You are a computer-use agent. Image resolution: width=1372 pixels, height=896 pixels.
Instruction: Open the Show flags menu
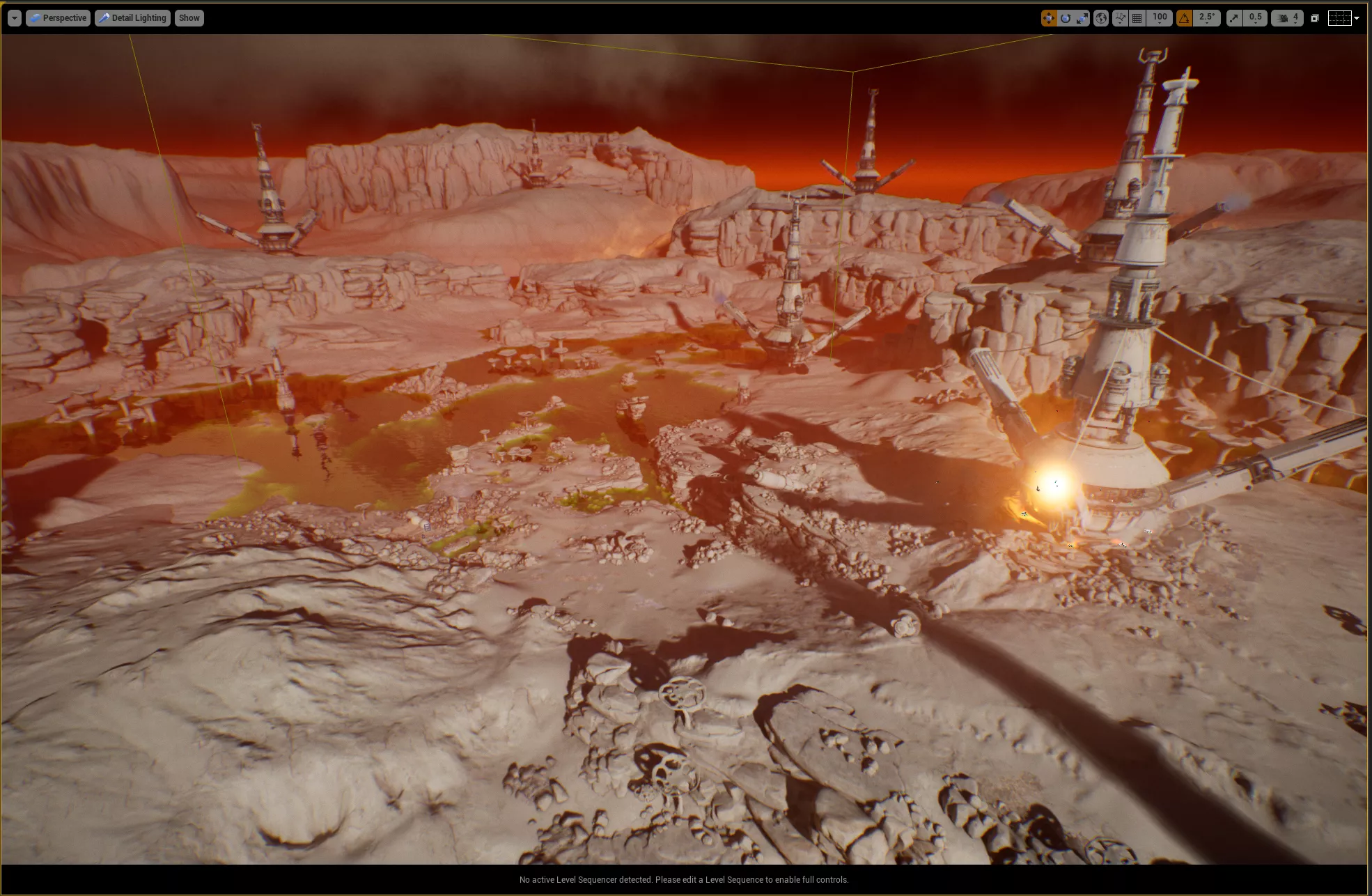pos(189,18)
